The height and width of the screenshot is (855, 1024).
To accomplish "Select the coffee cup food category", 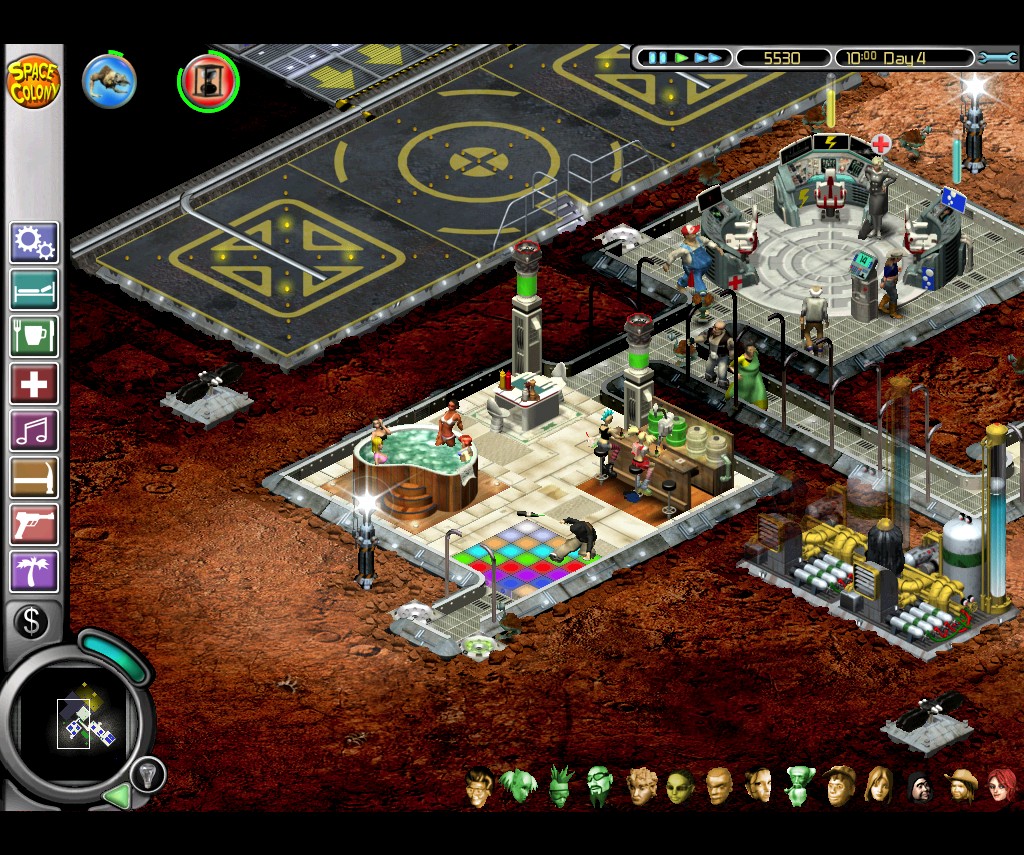I will pyautogui.click(x=35, y=337).
